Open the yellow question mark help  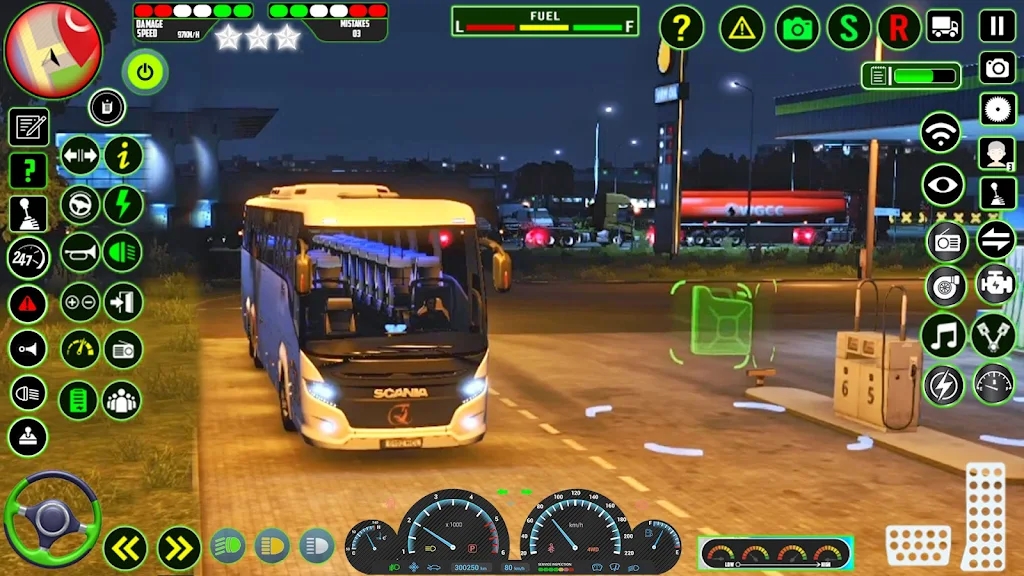point(681,28)
